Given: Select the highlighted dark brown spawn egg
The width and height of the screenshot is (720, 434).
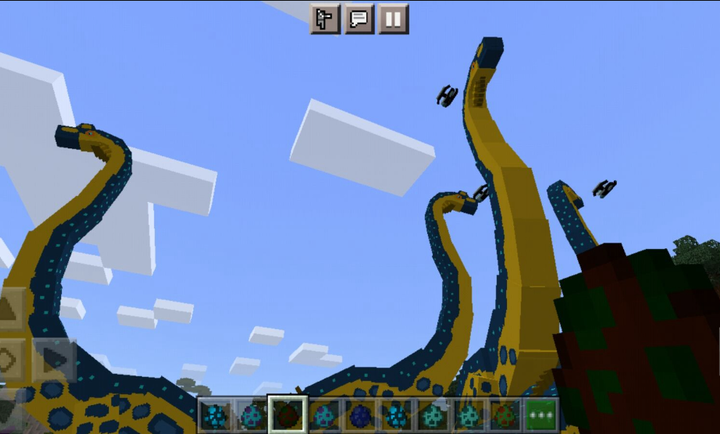Looking at the screenshot, I should (x=287, y=415).
